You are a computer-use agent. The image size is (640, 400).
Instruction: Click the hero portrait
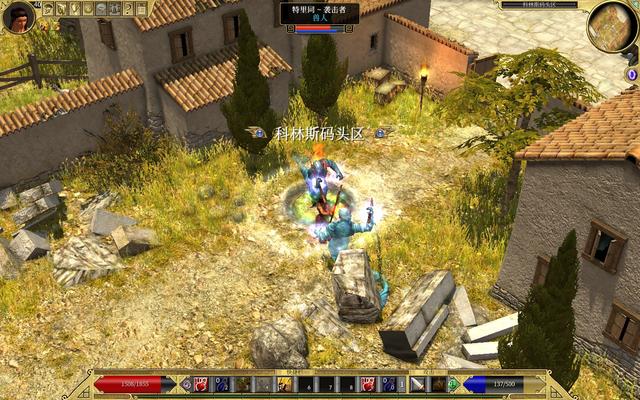pyautogui.click(x=18, y=16)
